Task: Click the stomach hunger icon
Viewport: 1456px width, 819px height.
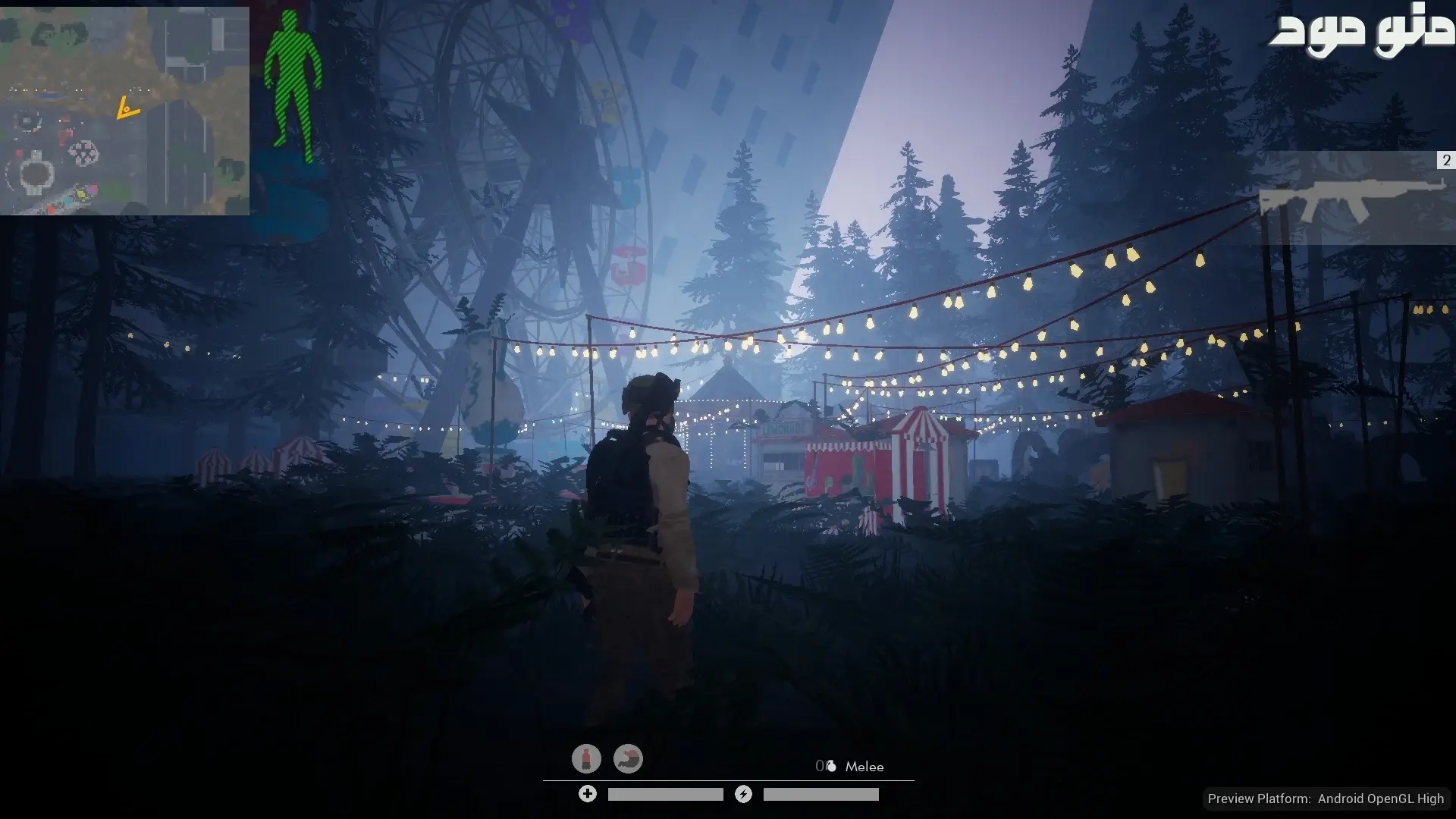Action: pyautogui.click(x=628, y=758)
